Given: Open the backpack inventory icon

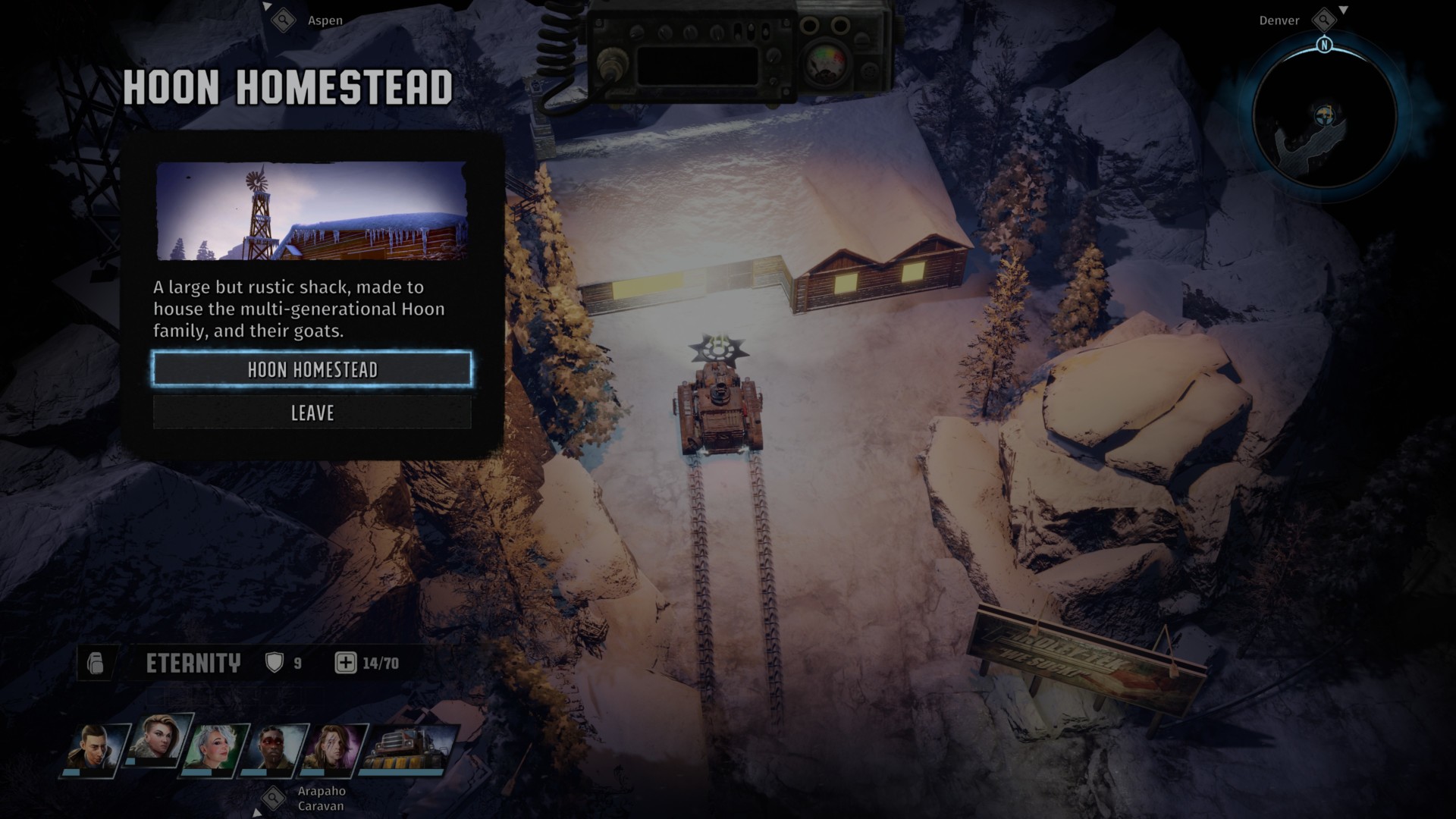Looking at the screenshot, I should coord(96,664).
